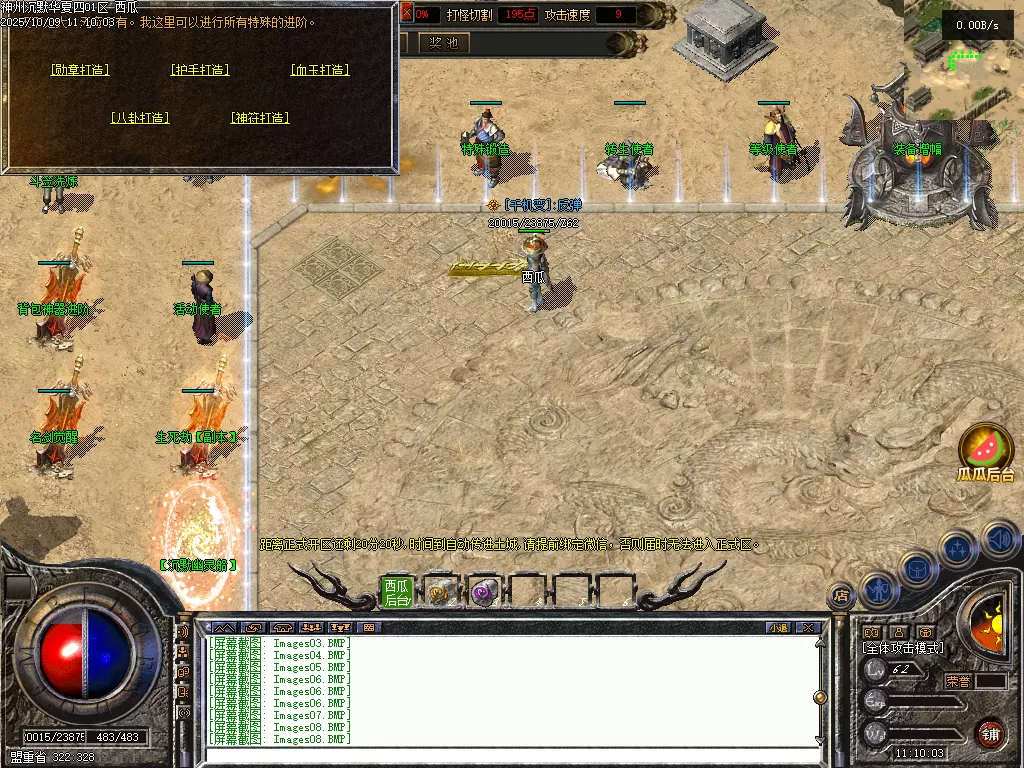1024x768 pixels.
Task: Use the gold orb item in the hotbar
Action: coord(439,592)
